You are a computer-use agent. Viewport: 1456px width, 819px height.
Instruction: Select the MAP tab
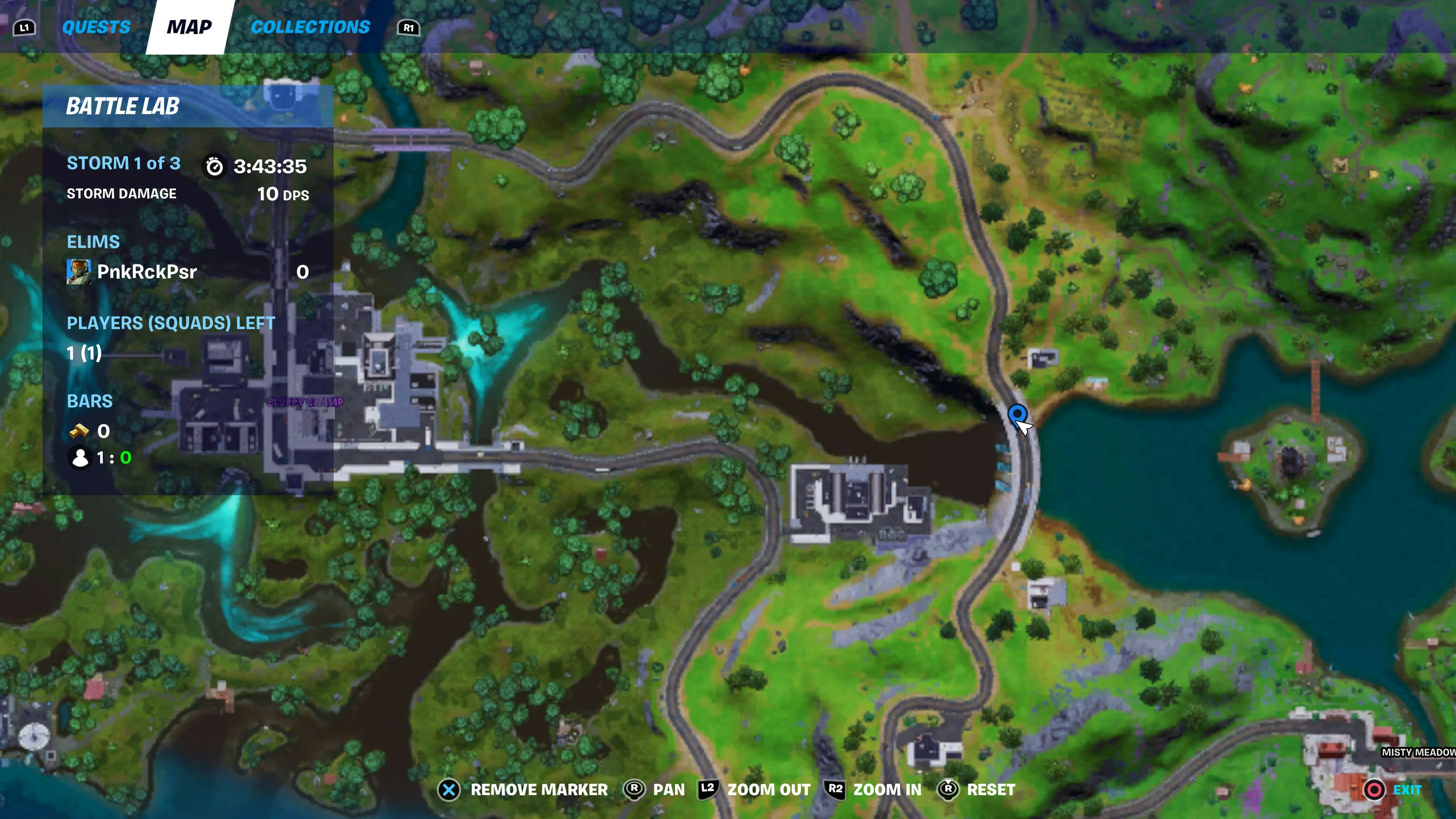[188, 27]
